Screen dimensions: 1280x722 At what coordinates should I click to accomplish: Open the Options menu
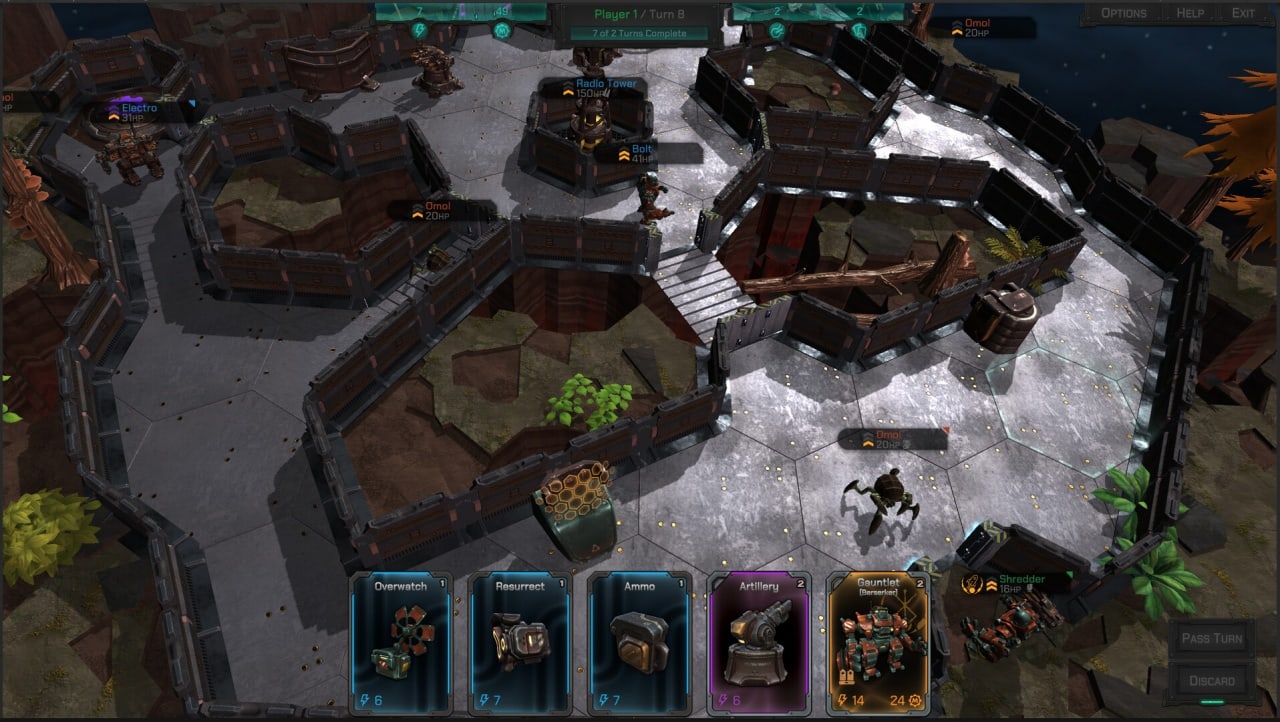point(1123,13)
